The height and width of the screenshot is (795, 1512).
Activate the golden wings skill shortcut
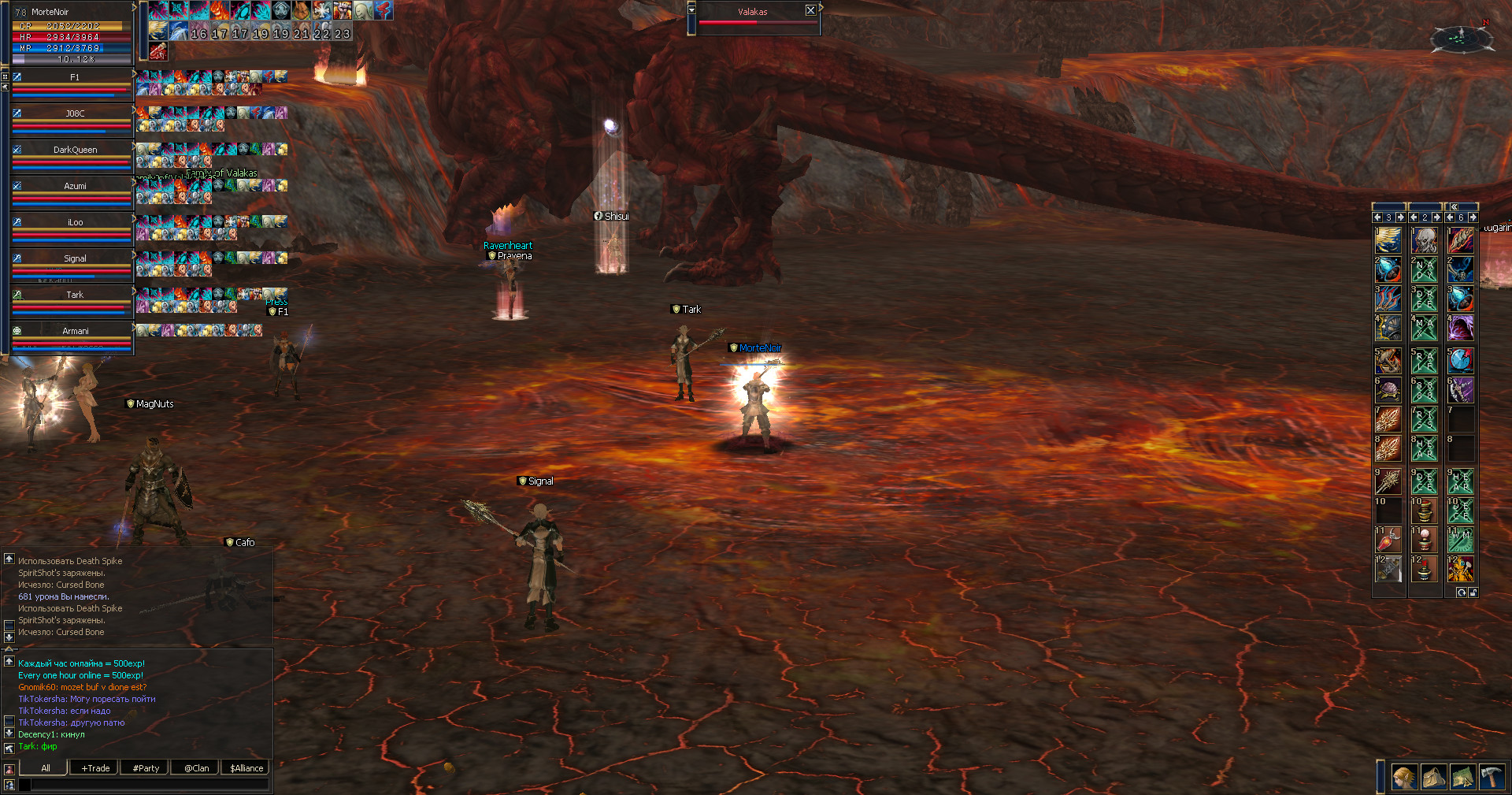coord(1388,240)
